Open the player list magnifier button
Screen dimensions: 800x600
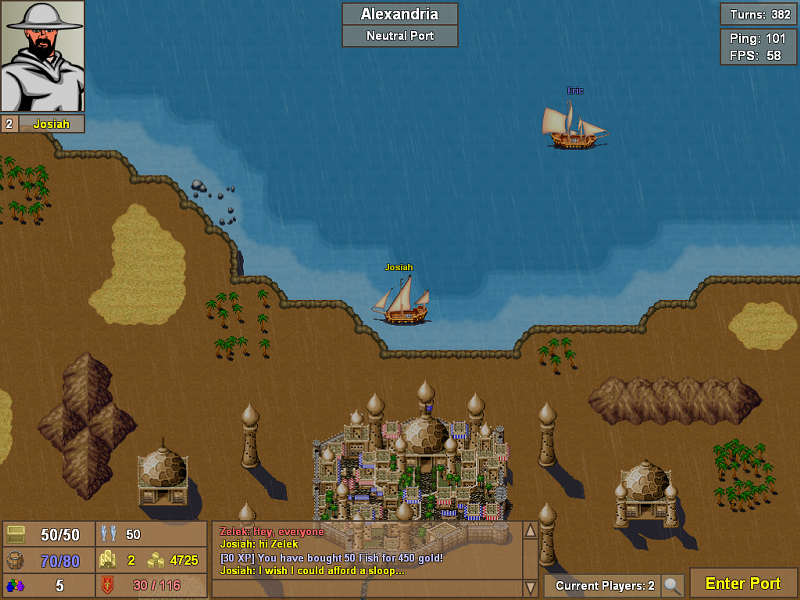coord(673,585)
